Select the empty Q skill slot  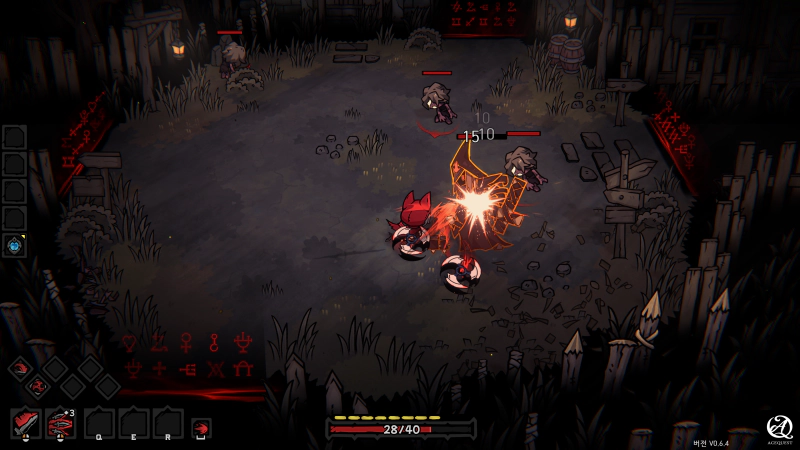pos(98,422)
